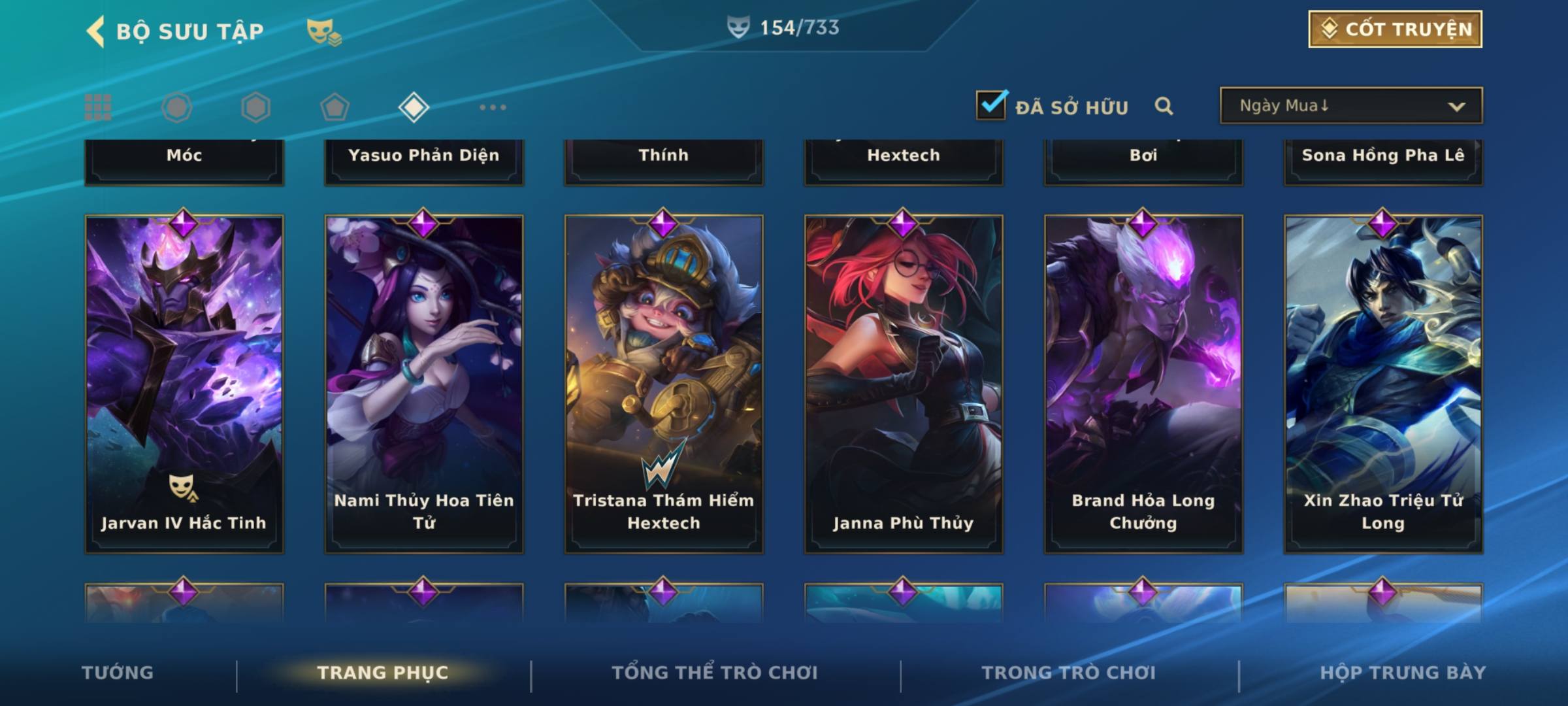Go back from Bộ Sưu Tập

tap(96, 31)
